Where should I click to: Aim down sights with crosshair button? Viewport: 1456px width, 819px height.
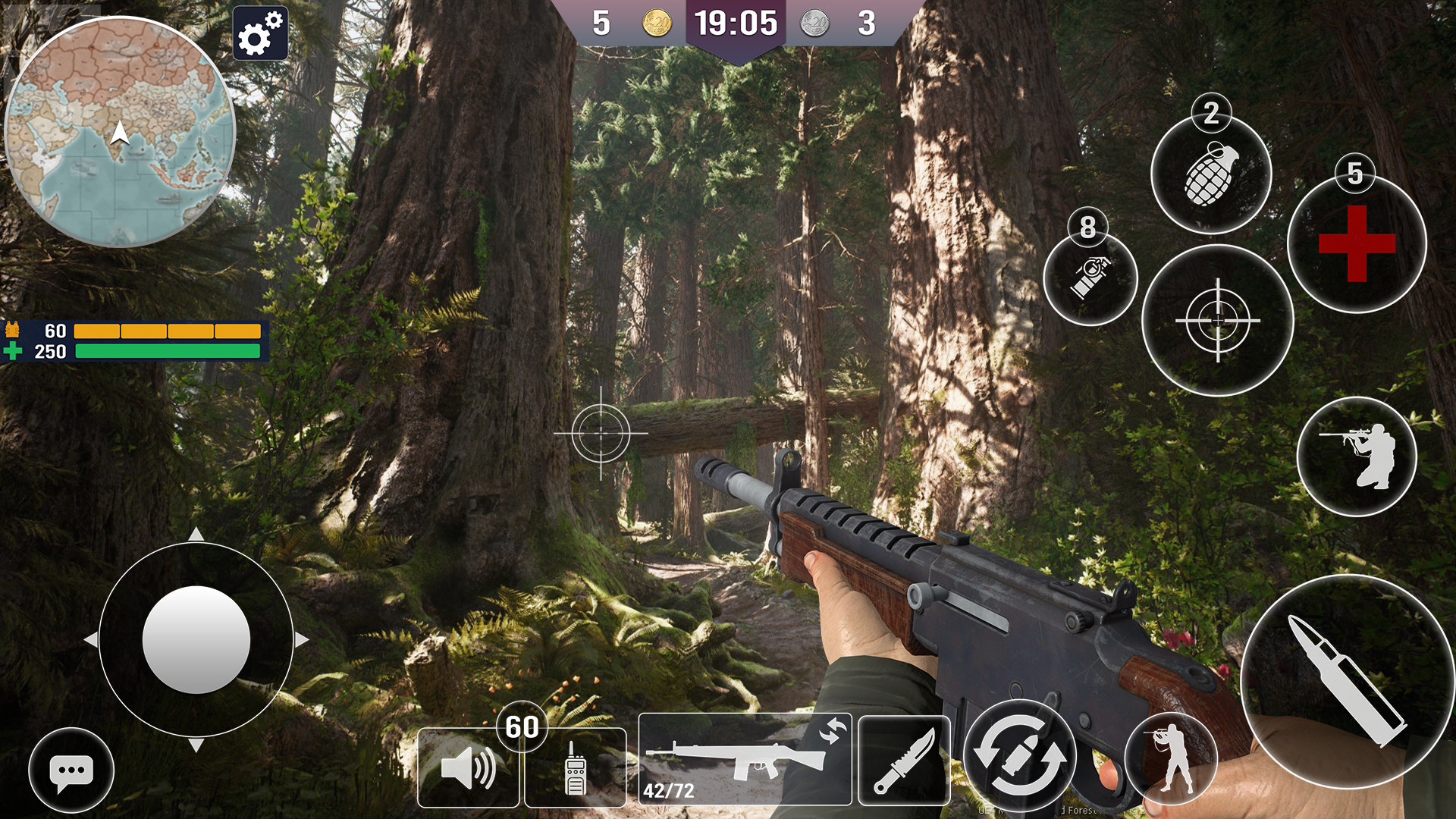pyautogui.click(x=1218, y=320)
